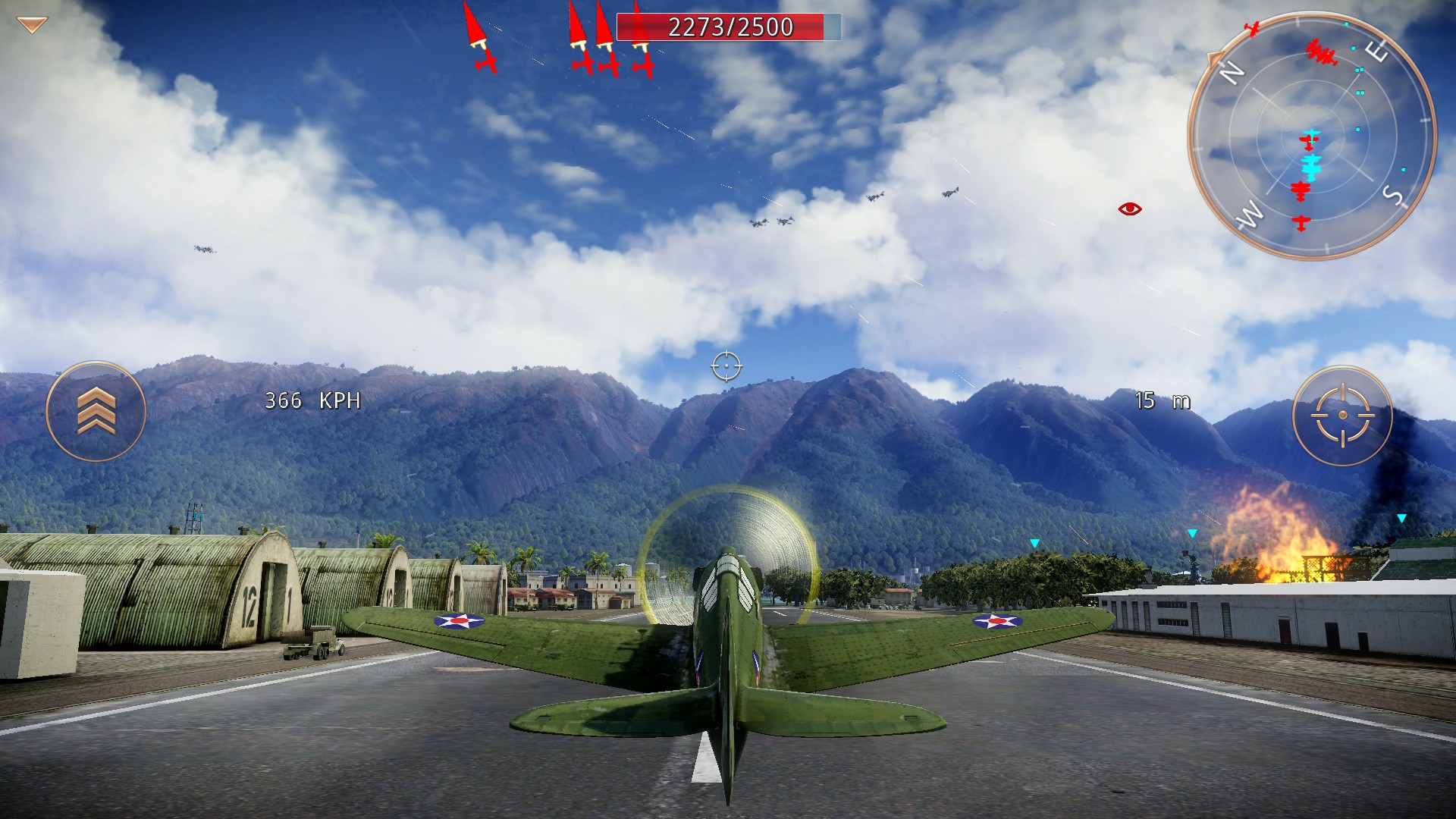Open the dropdown arrow menu
Viewport: 1456px width, 819px height.
click(32, 25)
